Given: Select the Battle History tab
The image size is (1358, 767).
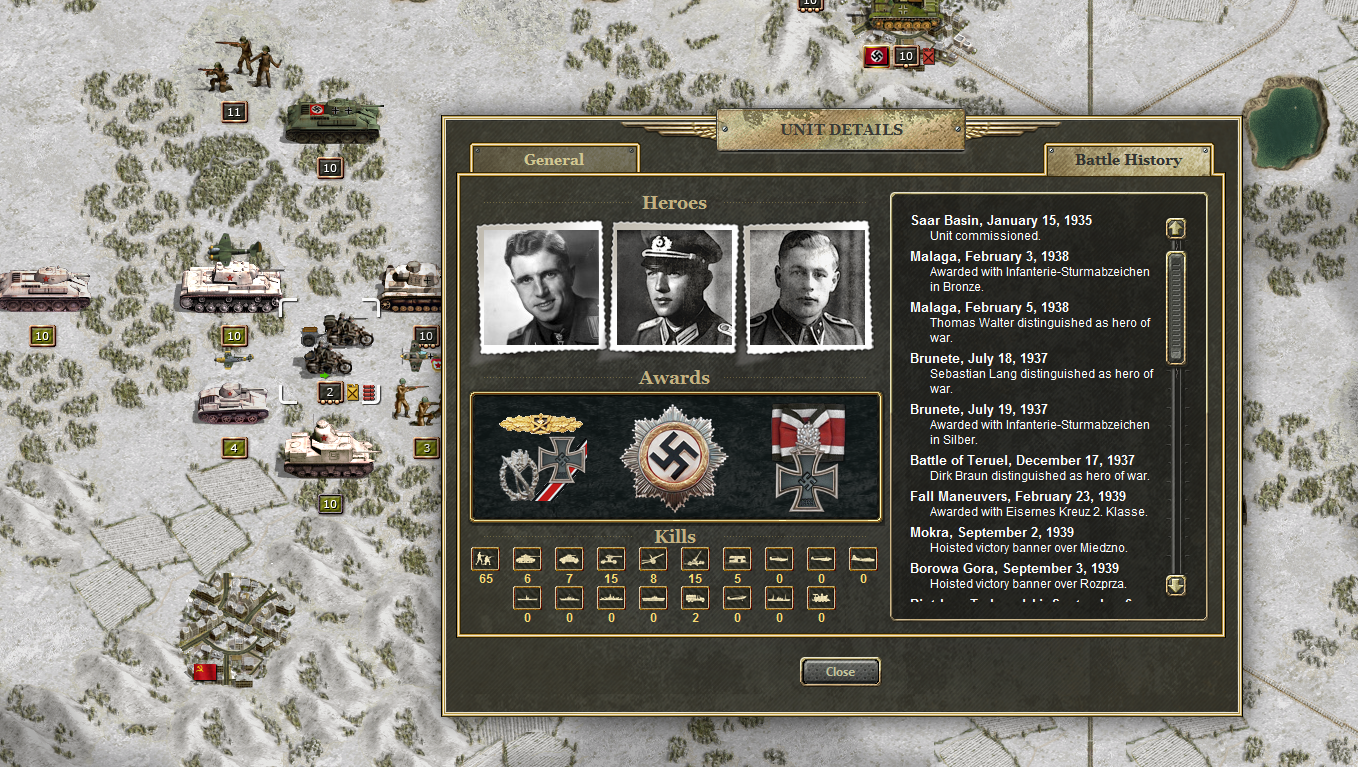Looking at the screenshot, I should (x=1128, y=159).
